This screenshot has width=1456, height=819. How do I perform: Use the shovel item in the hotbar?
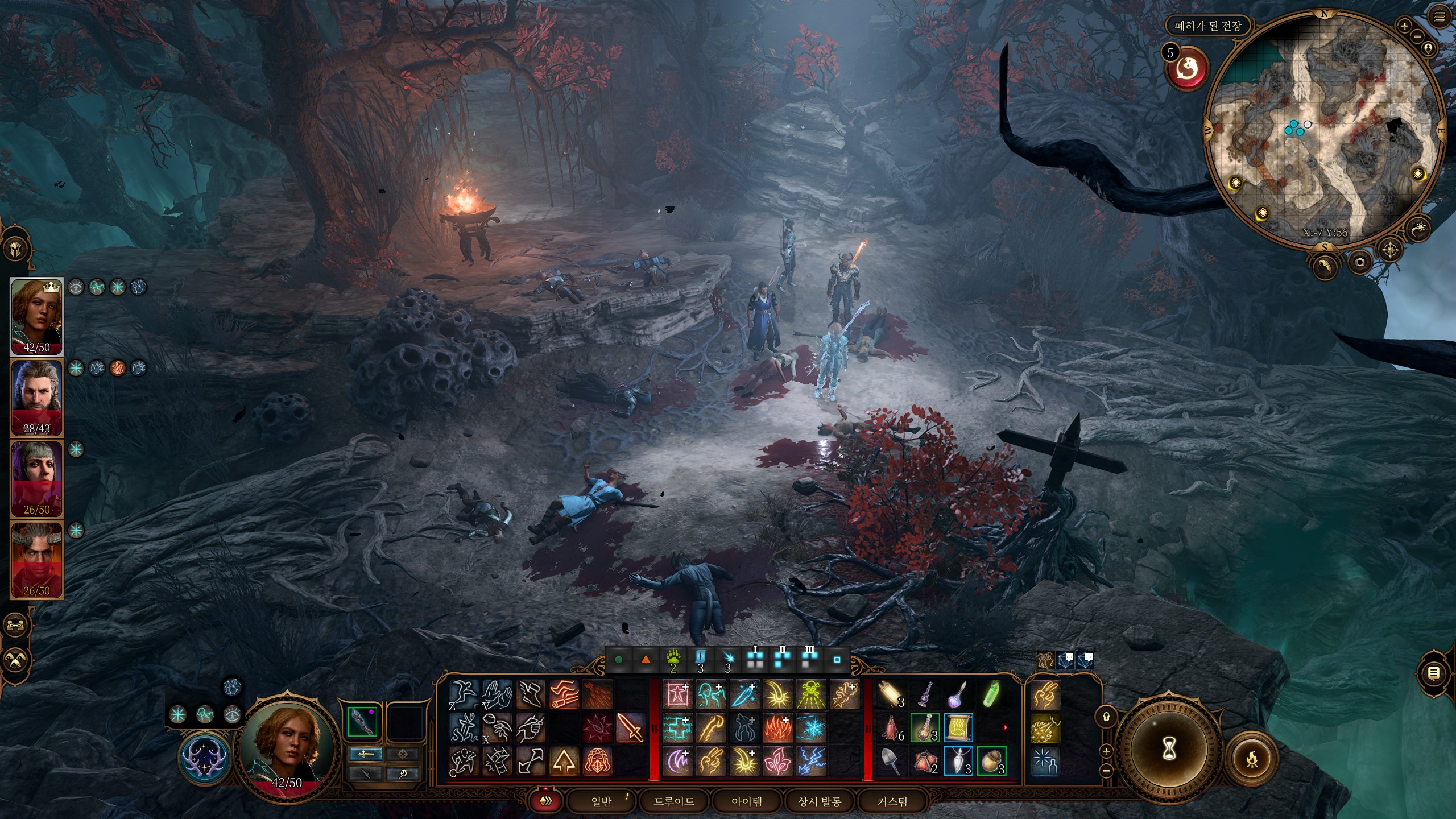coord(891,761)
